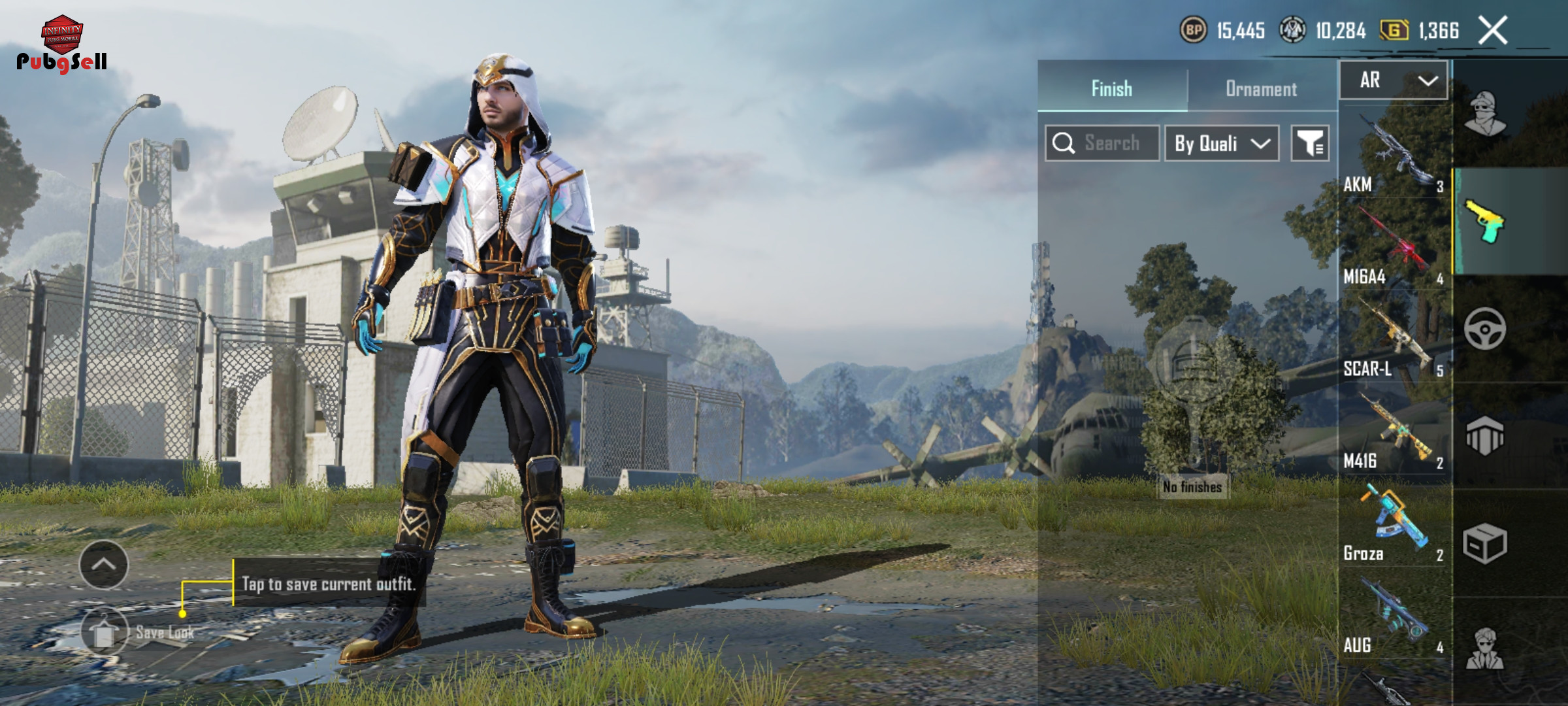
Task: Select the M16A4 weapon entry
Action: 1394,246
